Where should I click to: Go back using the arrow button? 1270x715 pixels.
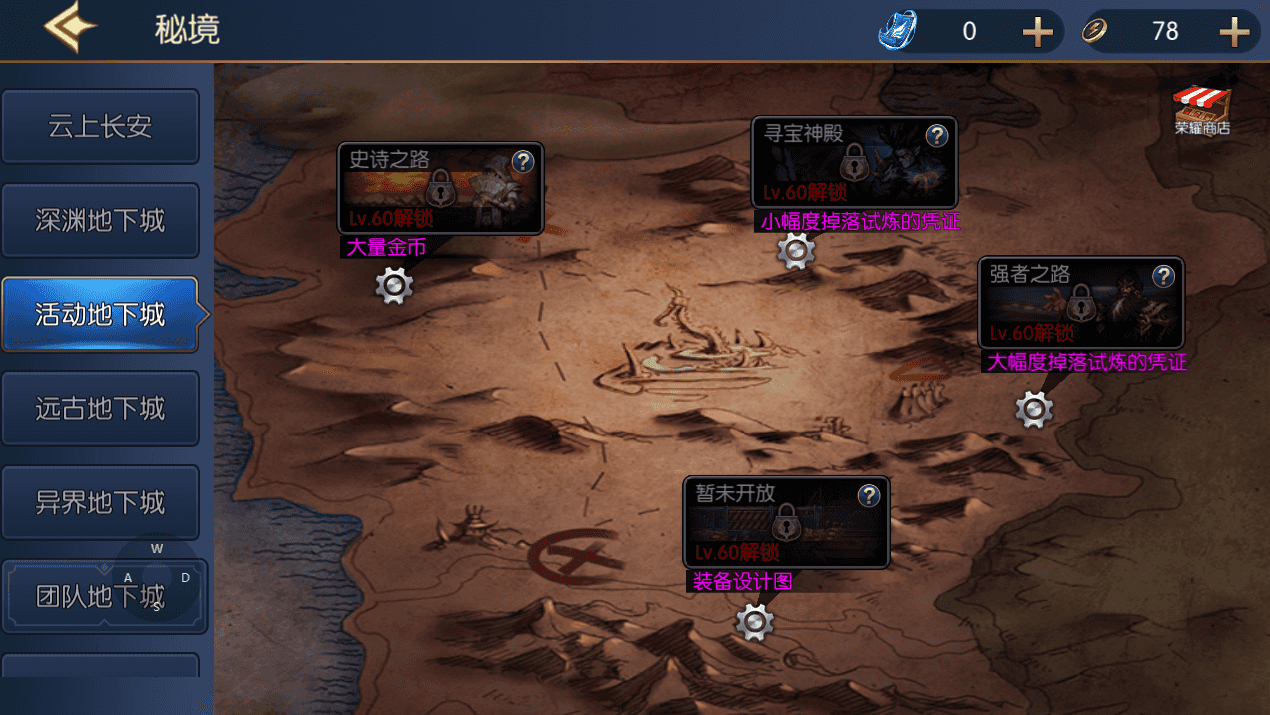70,29
